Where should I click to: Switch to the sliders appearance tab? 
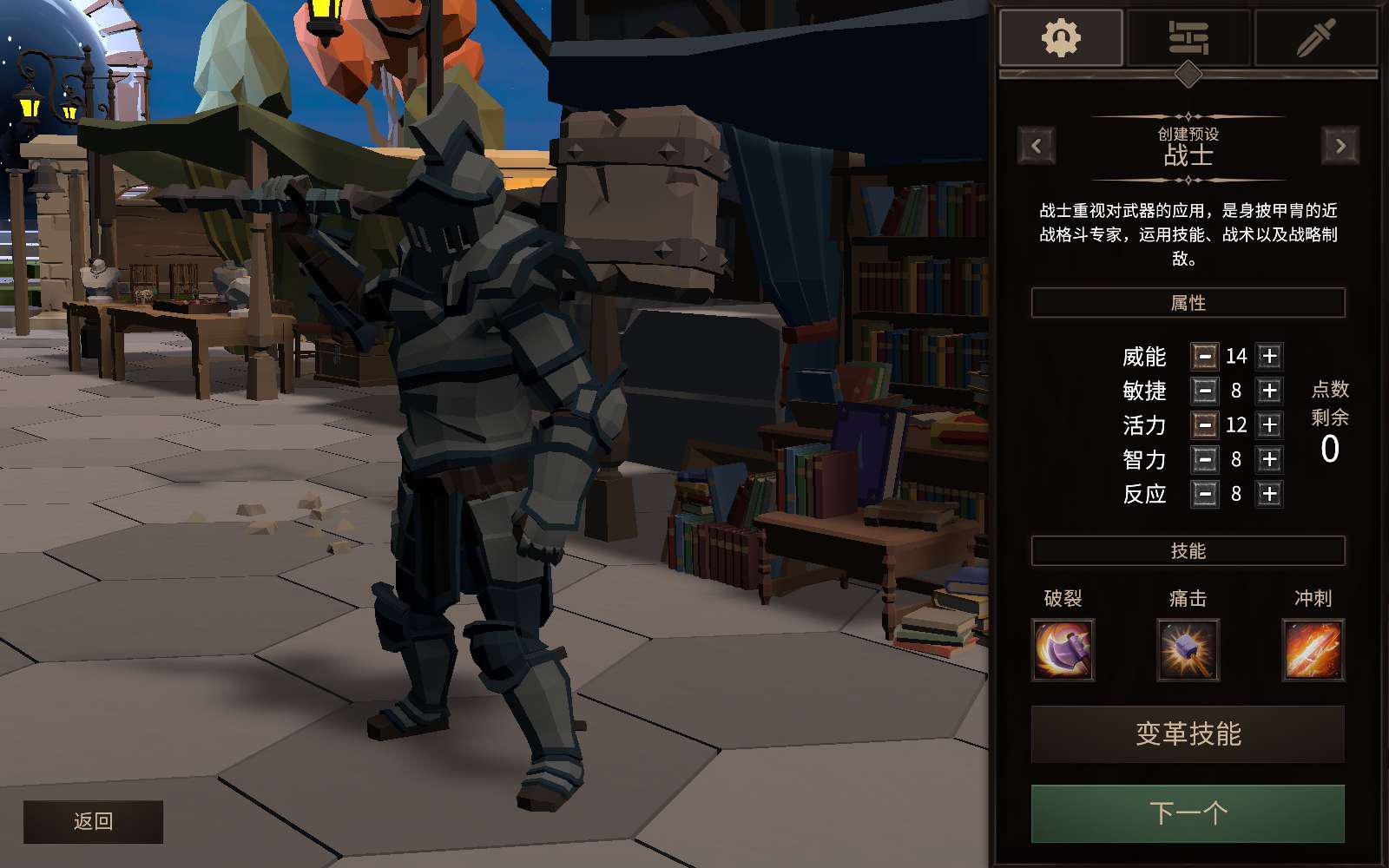[x=1188, y=38]
